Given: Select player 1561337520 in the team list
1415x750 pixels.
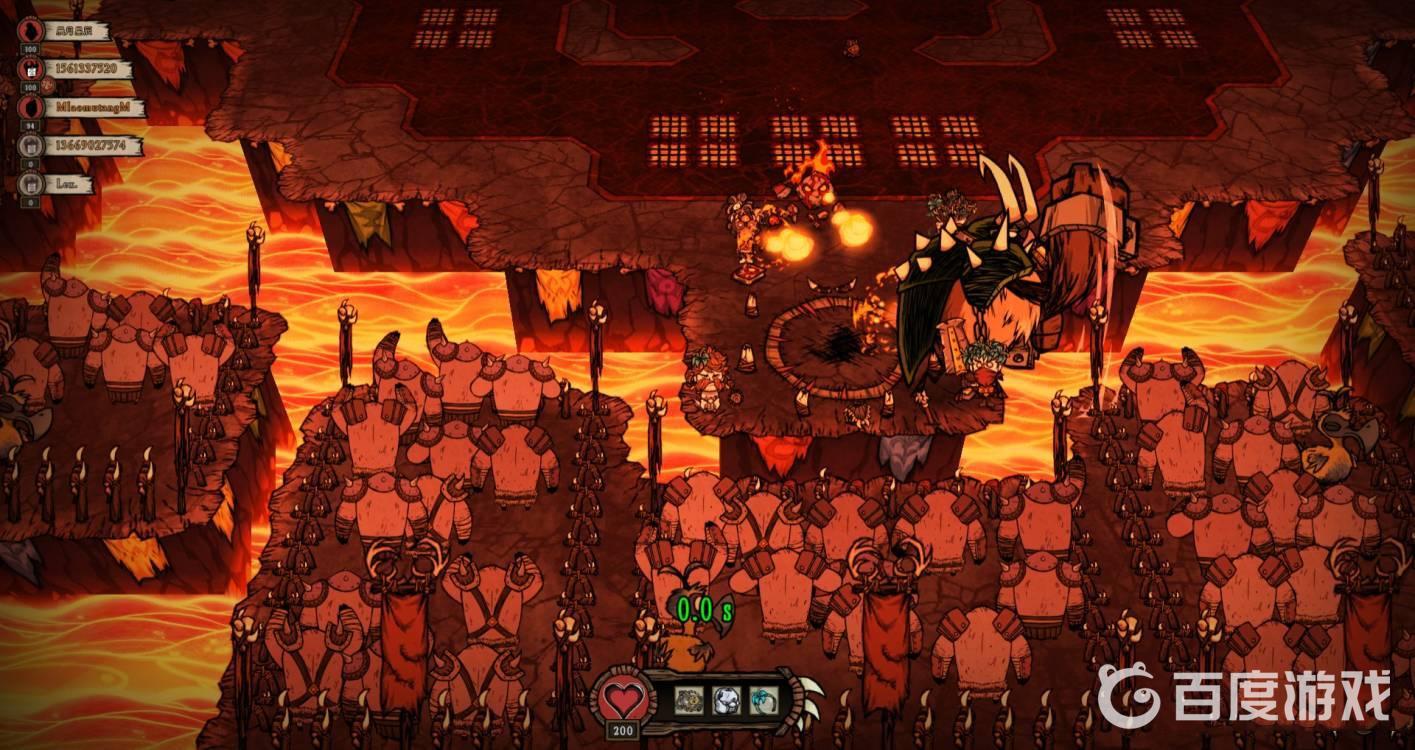Looking at the screenshot, I should pyautogui.click(x=84, y=69).
